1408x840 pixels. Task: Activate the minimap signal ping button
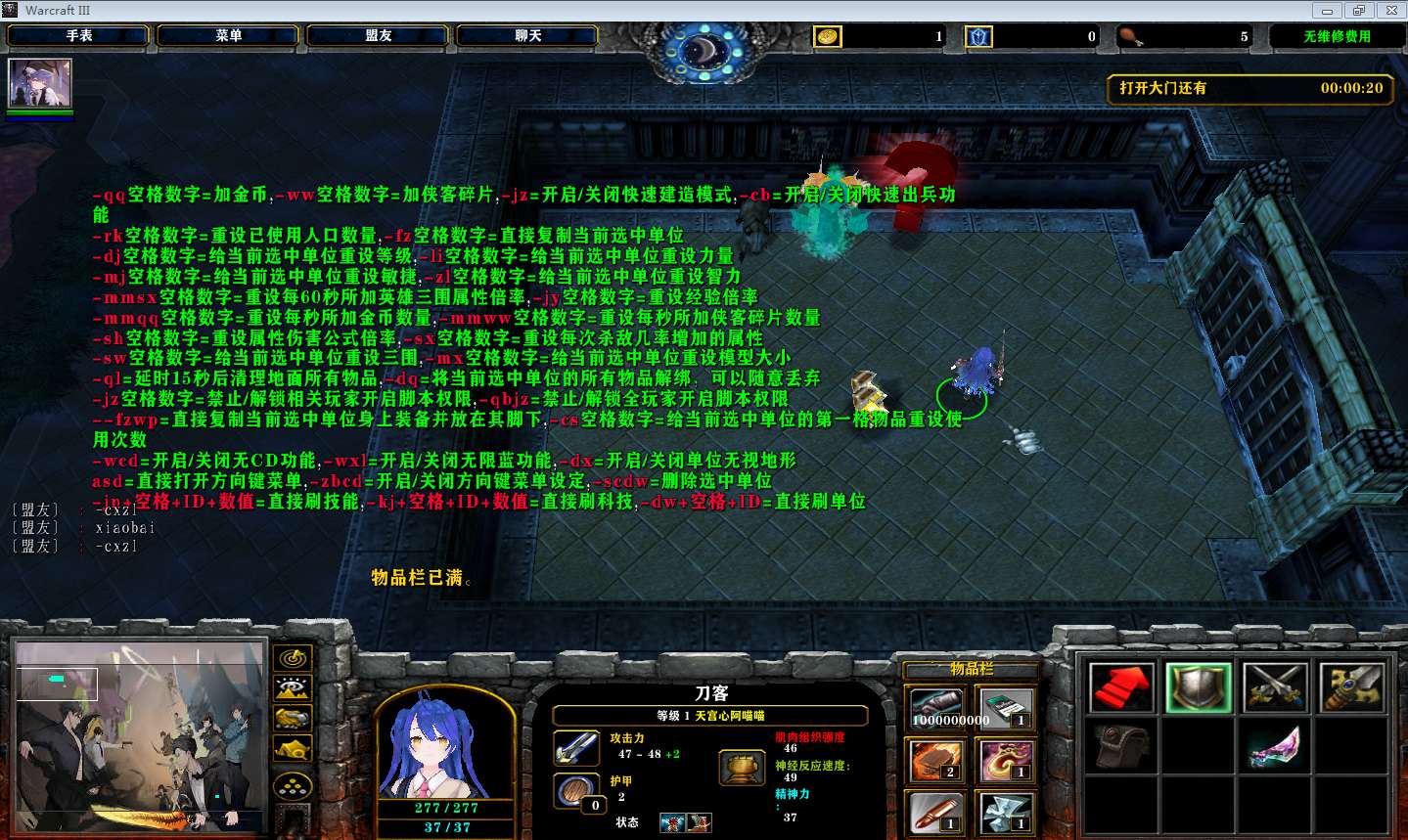(x=293, y=658)
